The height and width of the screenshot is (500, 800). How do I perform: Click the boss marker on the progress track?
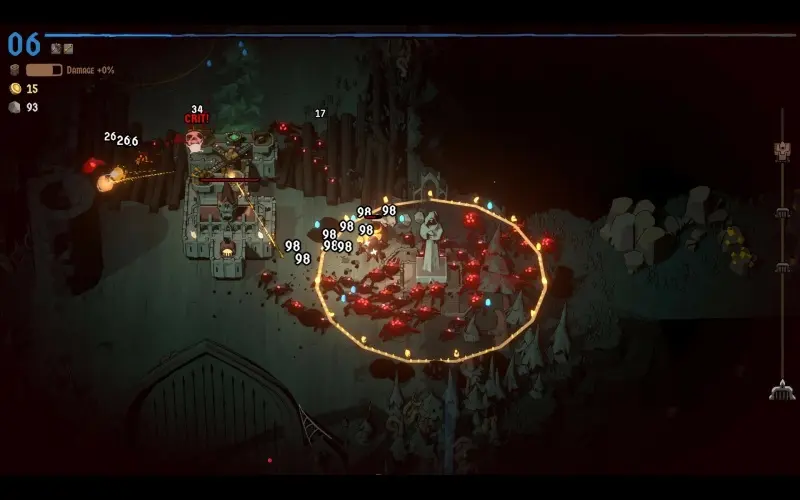pos(782,151)
